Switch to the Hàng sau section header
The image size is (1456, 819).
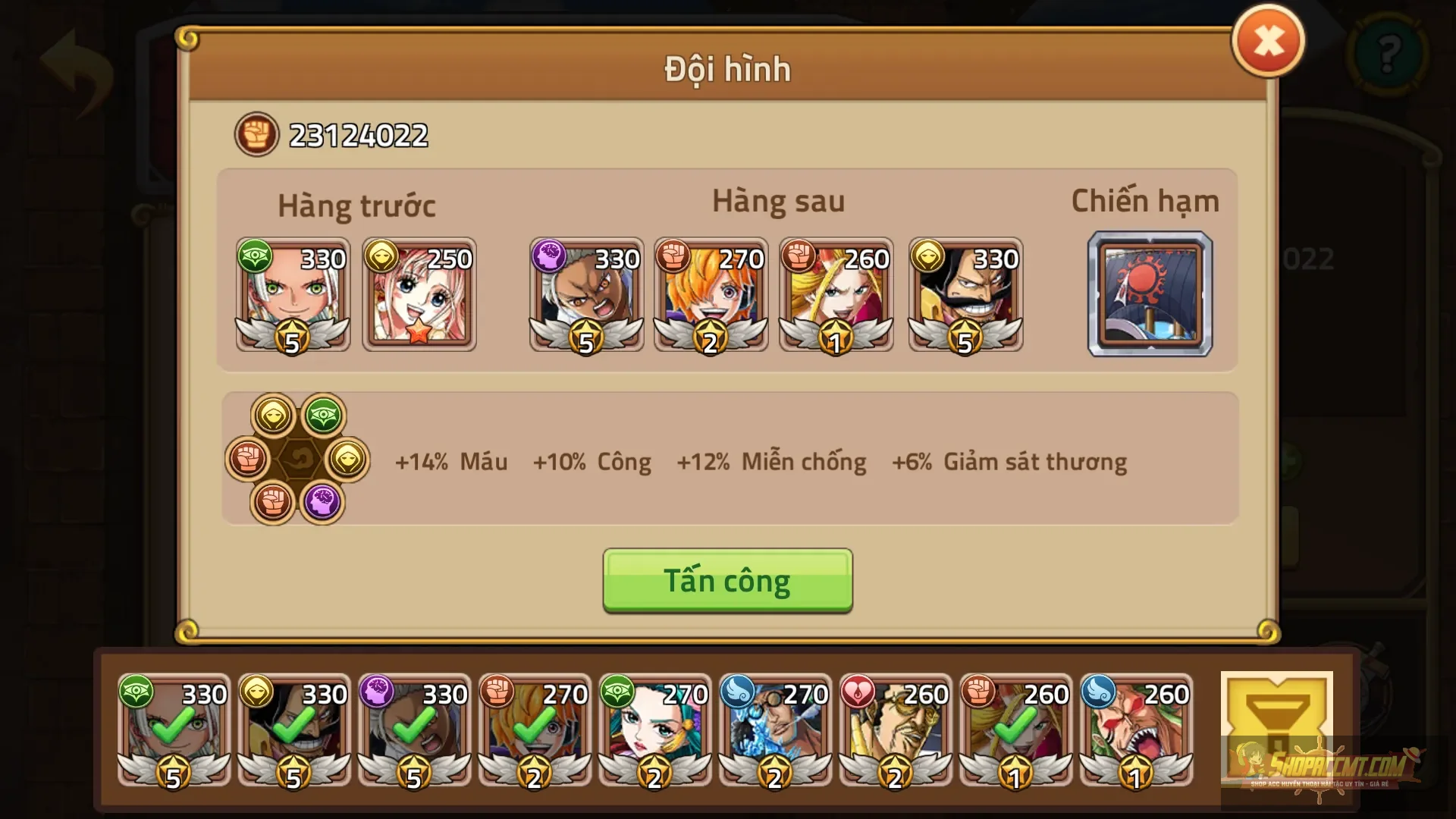tap(779, 201)
